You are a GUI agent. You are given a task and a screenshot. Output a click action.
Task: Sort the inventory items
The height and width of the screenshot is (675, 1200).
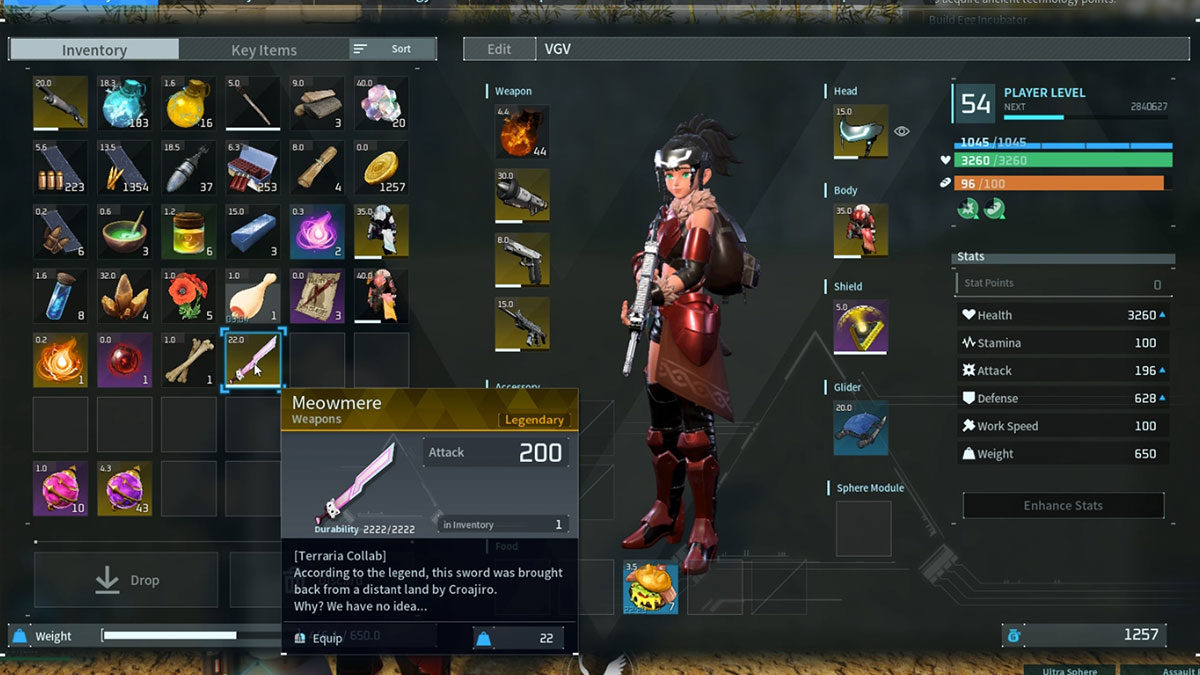click(x=392, y=49)
